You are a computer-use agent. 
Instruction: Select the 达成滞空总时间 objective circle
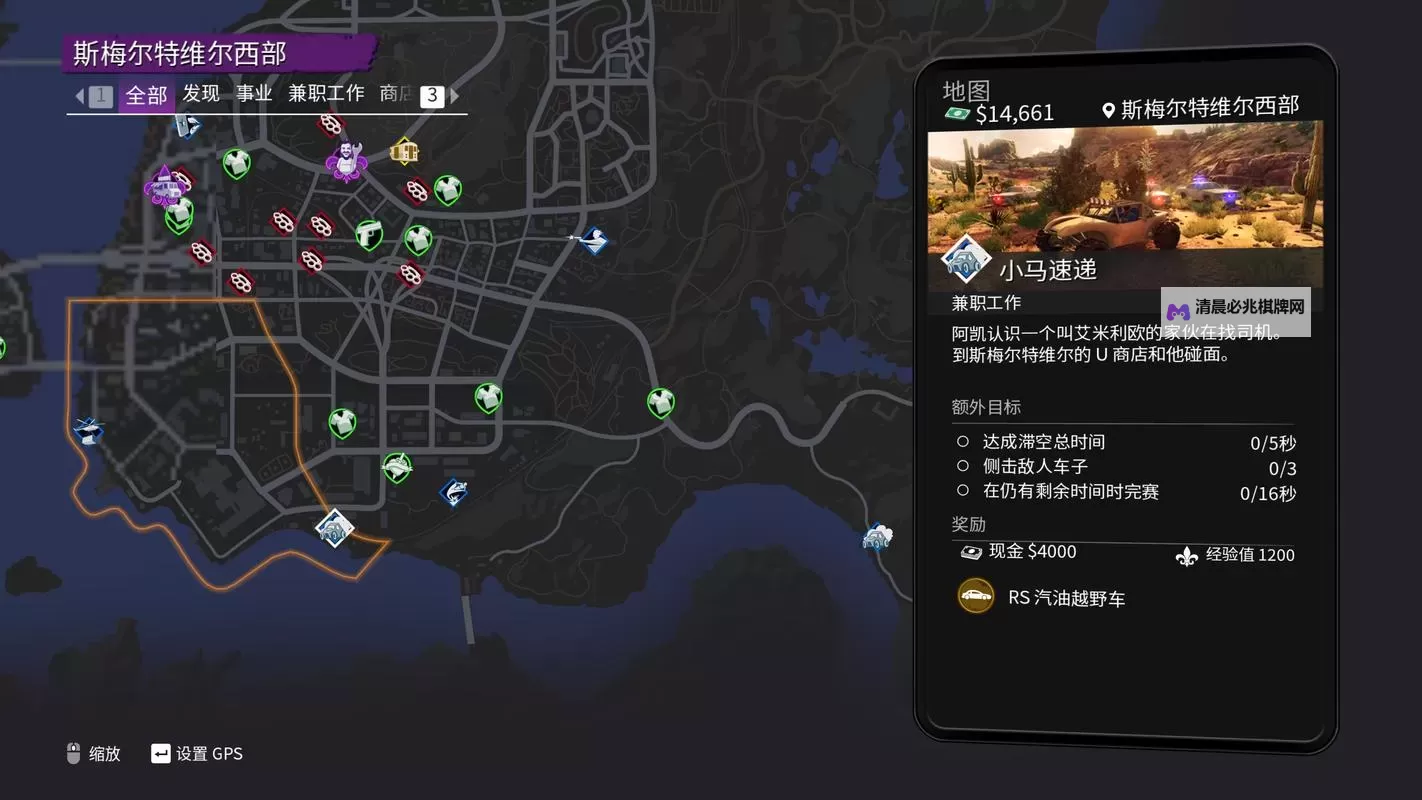click(962, 441)
